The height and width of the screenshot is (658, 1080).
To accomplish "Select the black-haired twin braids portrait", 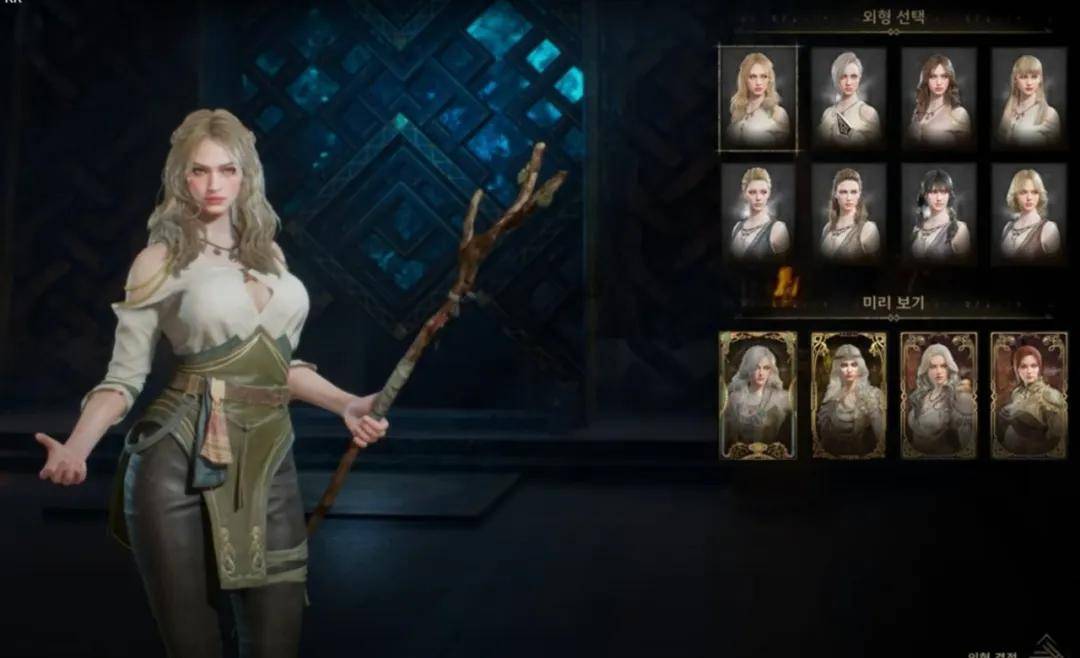I will (x=939, y=213).
